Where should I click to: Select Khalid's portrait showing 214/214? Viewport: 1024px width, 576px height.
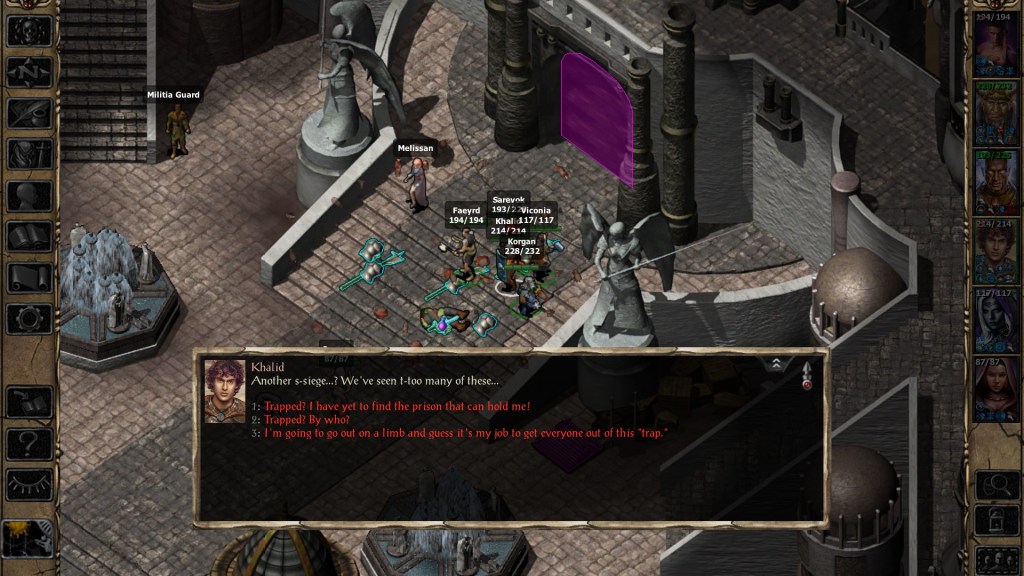click(996, 250)
